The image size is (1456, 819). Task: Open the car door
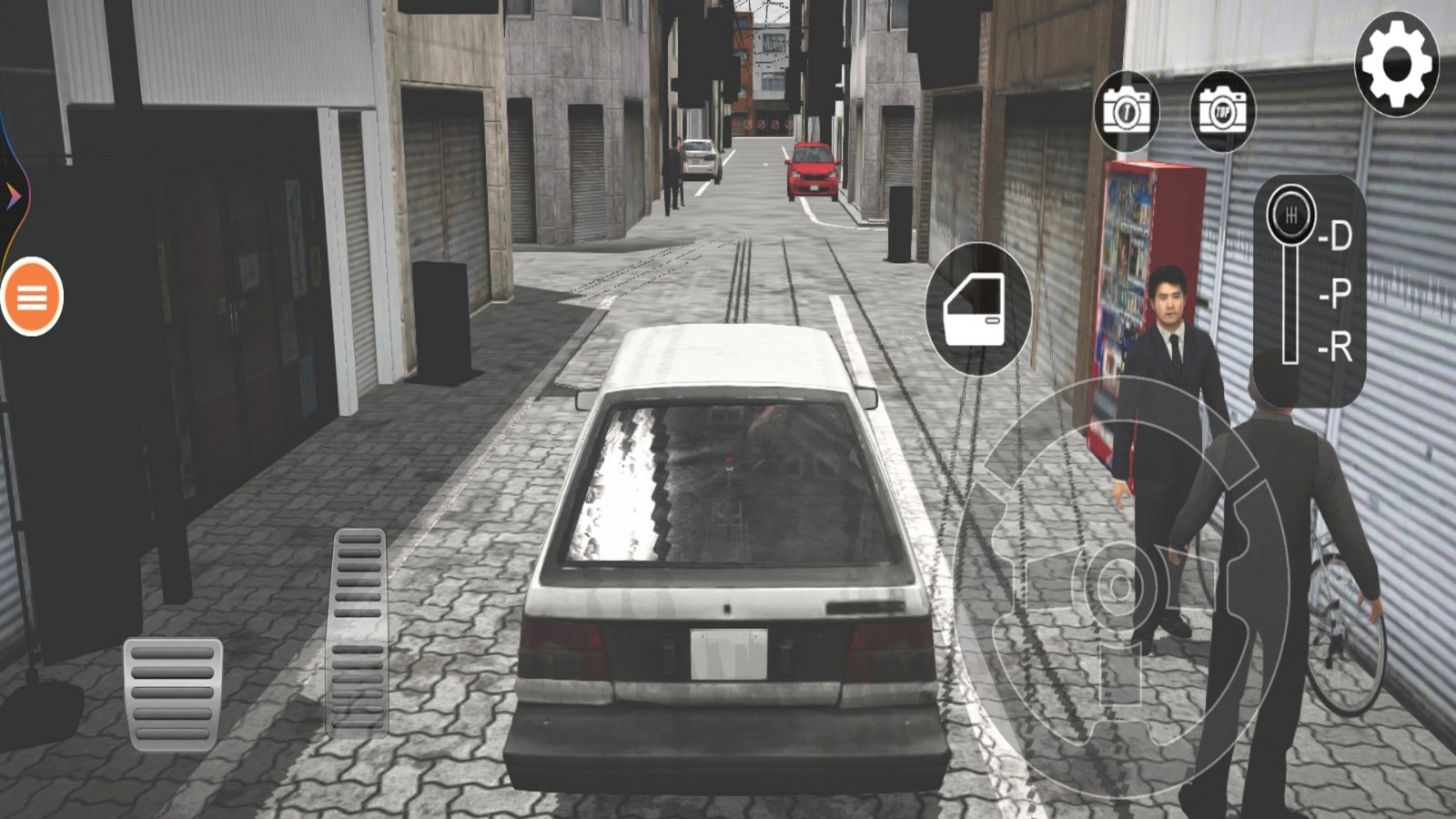[x=977, y=309]
